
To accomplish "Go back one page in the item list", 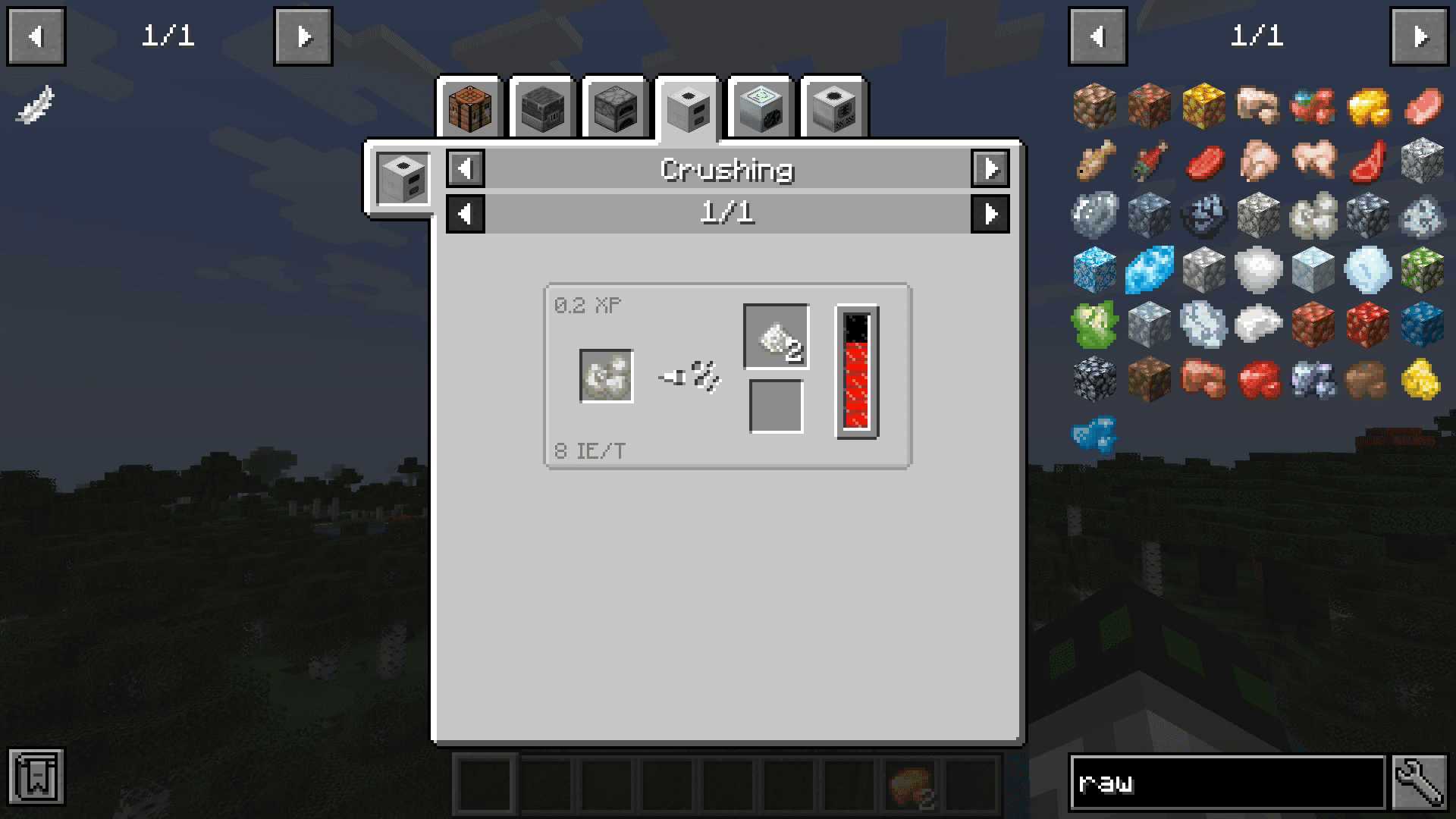I will click(x=1097, y=36).
